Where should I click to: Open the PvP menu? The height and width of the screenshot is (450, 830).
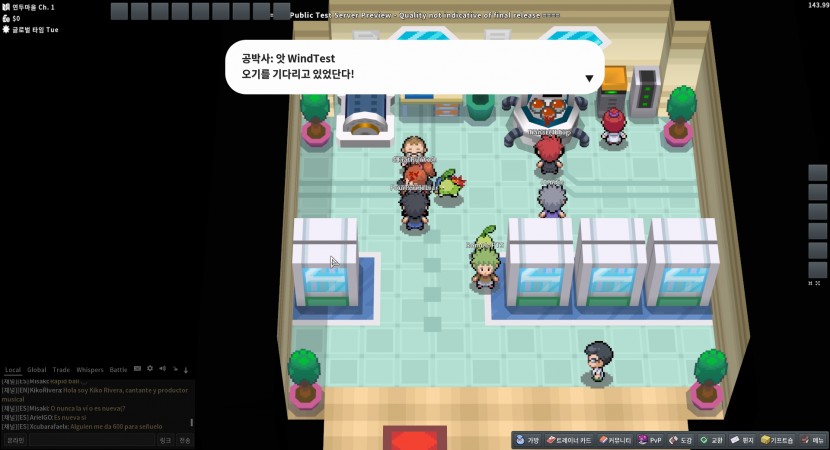(651, 440)
